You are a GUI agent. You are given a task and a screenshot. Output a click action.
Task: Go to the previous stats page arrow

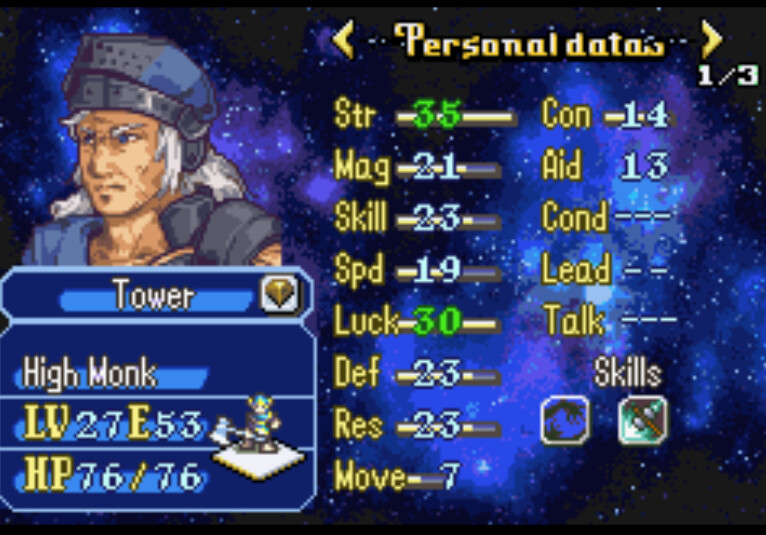343,40
